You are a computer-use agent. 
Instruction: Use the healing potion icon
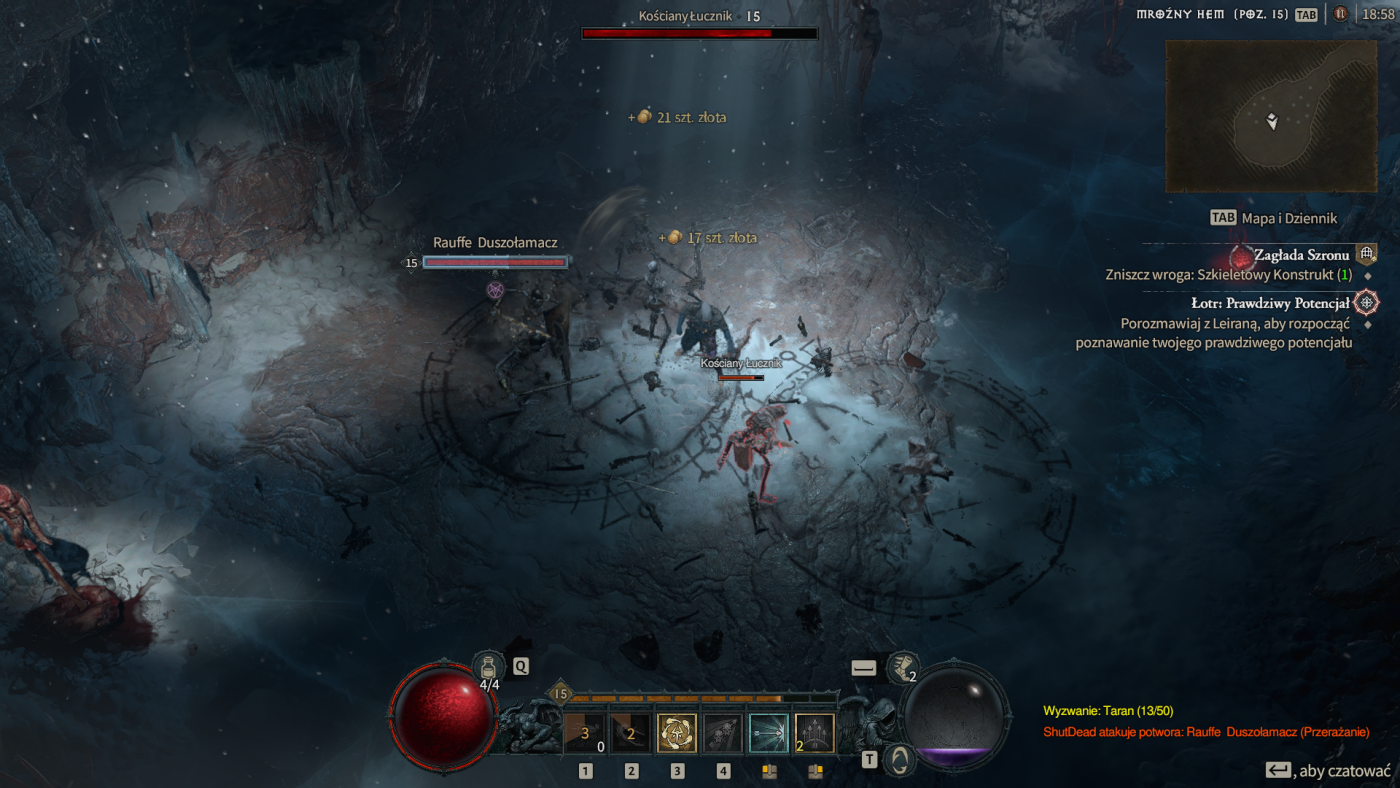click(488, 668)
